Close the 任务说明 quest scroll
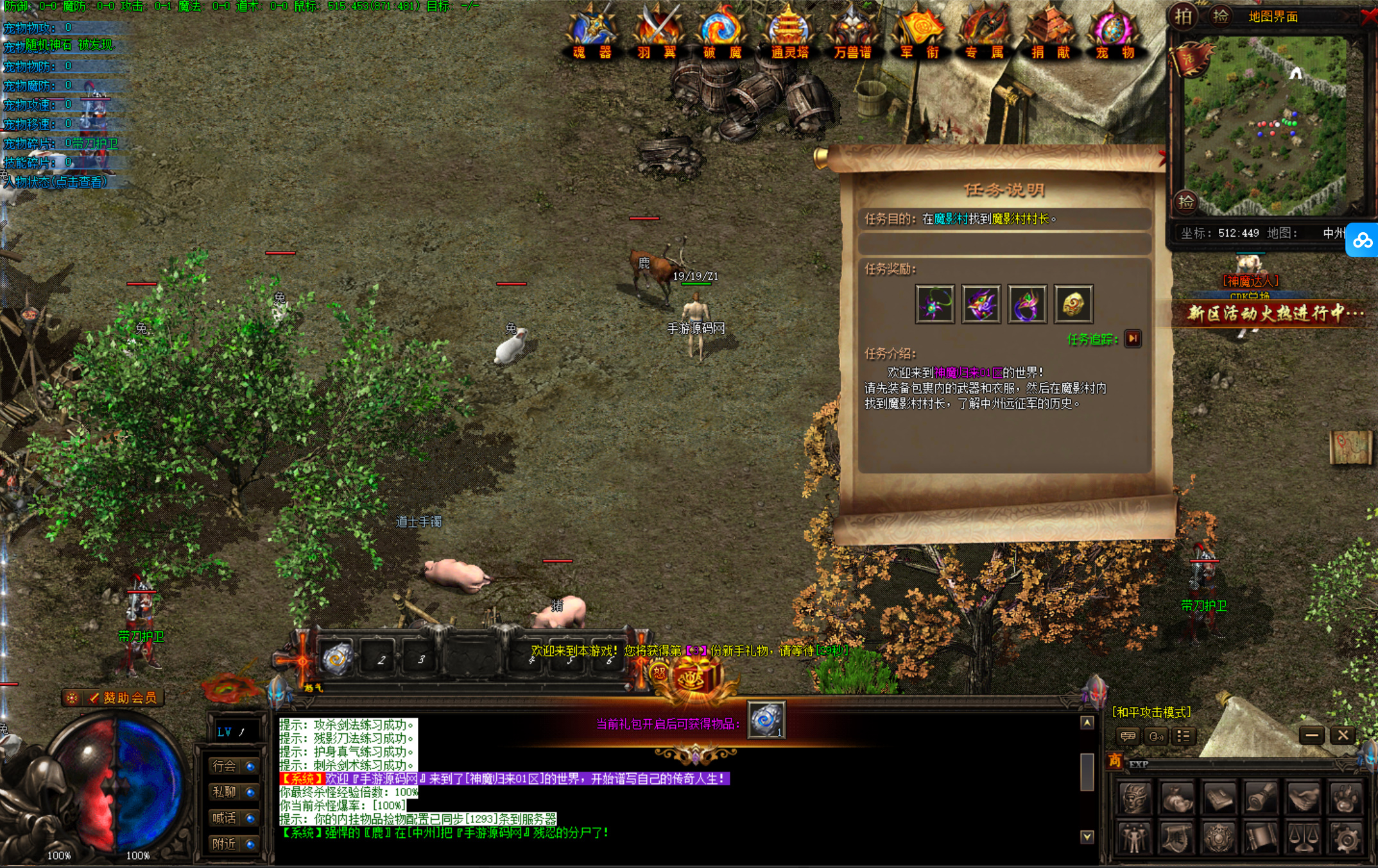1378x868 pixels. 1163,157
